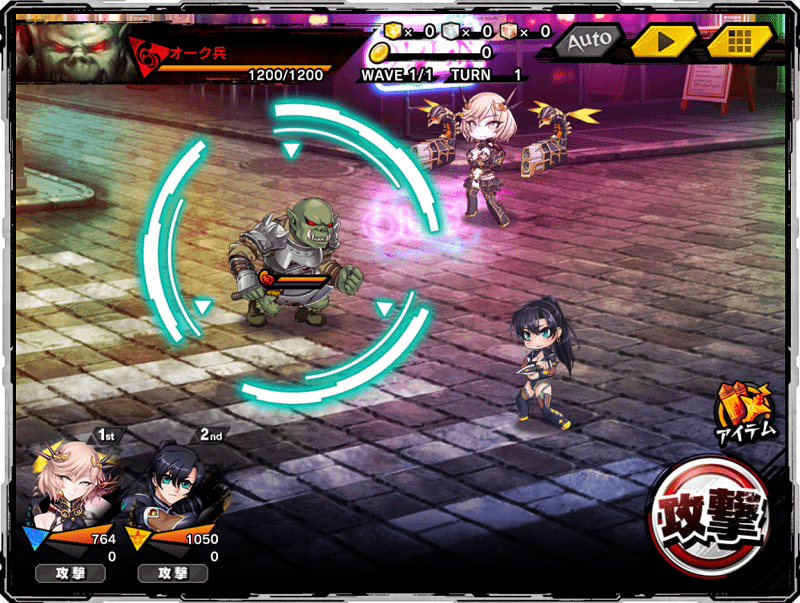The height and width of the screenshot is (603, 800).
Task: Toggle the Auto battle button
Action: click(x=589, y=42)
